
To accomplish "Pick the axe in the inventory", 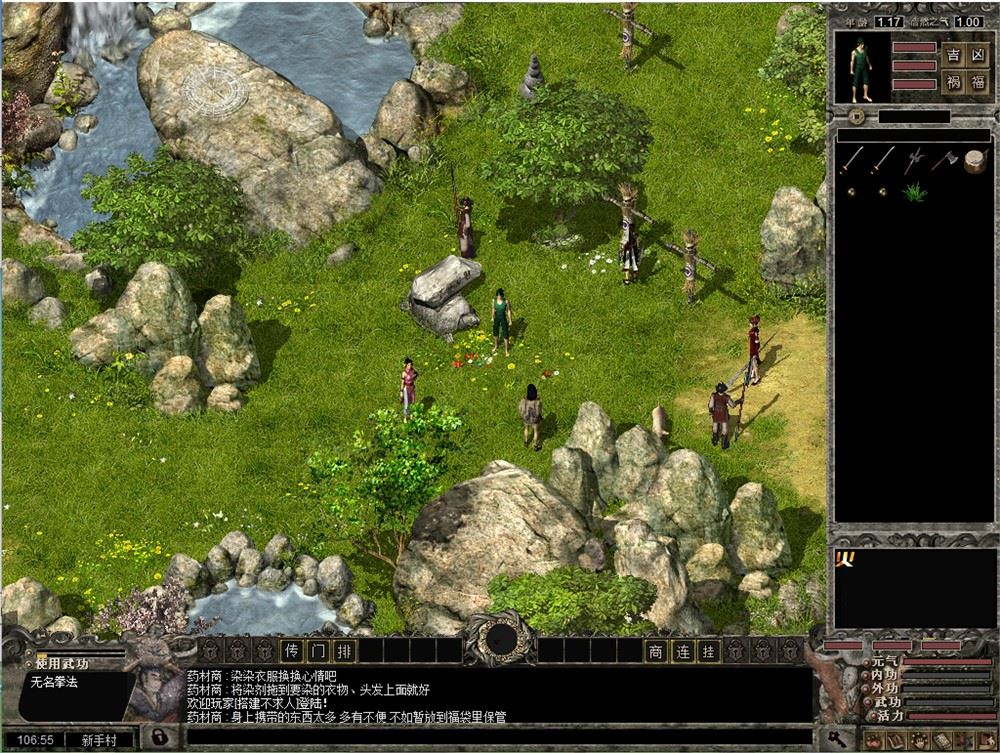I will (944, 160).
